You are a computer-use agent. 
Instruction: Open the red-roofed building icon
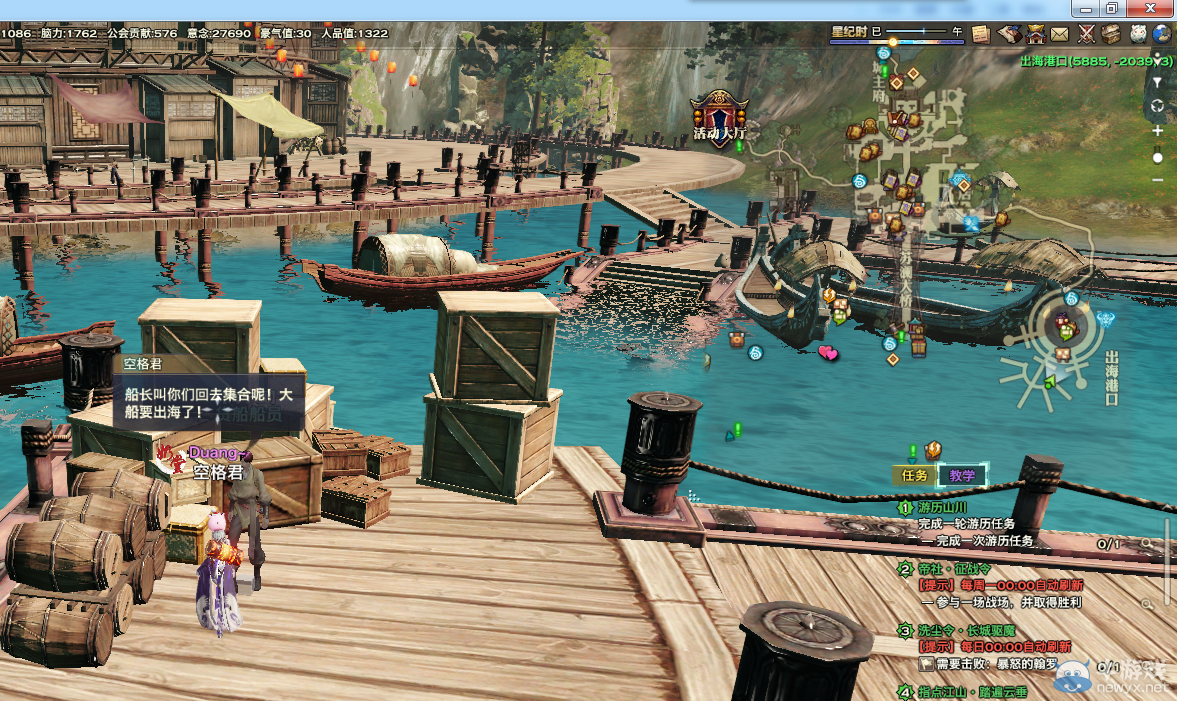click(1034, 34)
